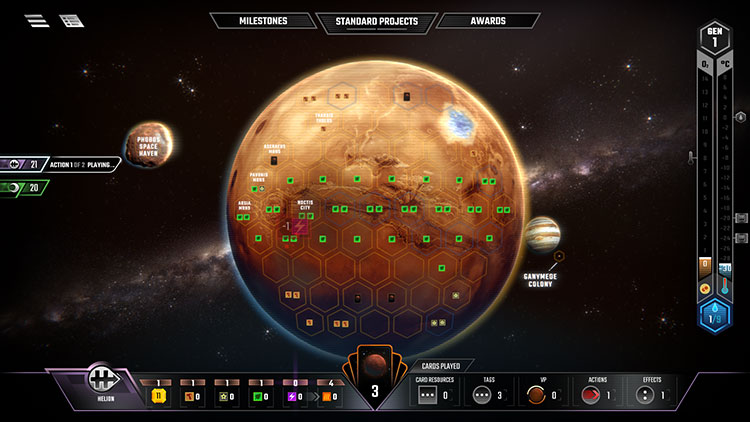Open the game log list icon
Screen dimensions: 750x422
pyautogui.click(x=71, y=20)
